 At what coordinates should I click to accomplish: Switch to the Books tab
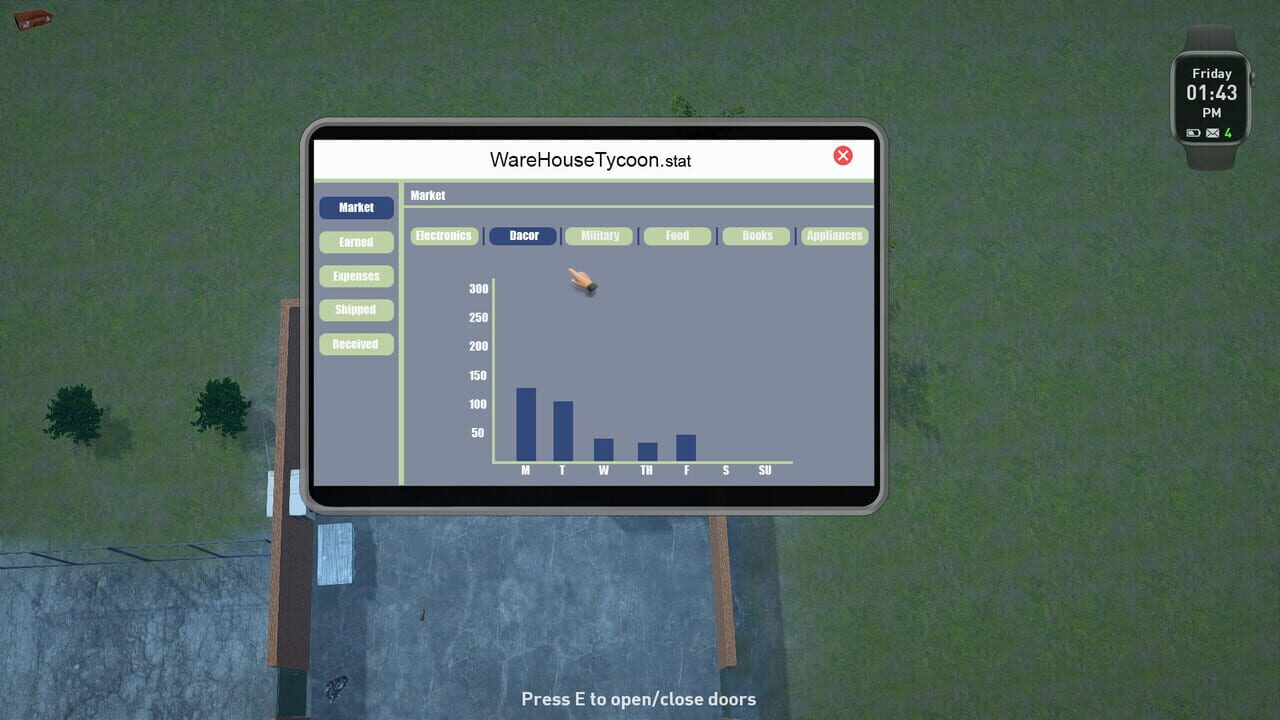point(756,235)
